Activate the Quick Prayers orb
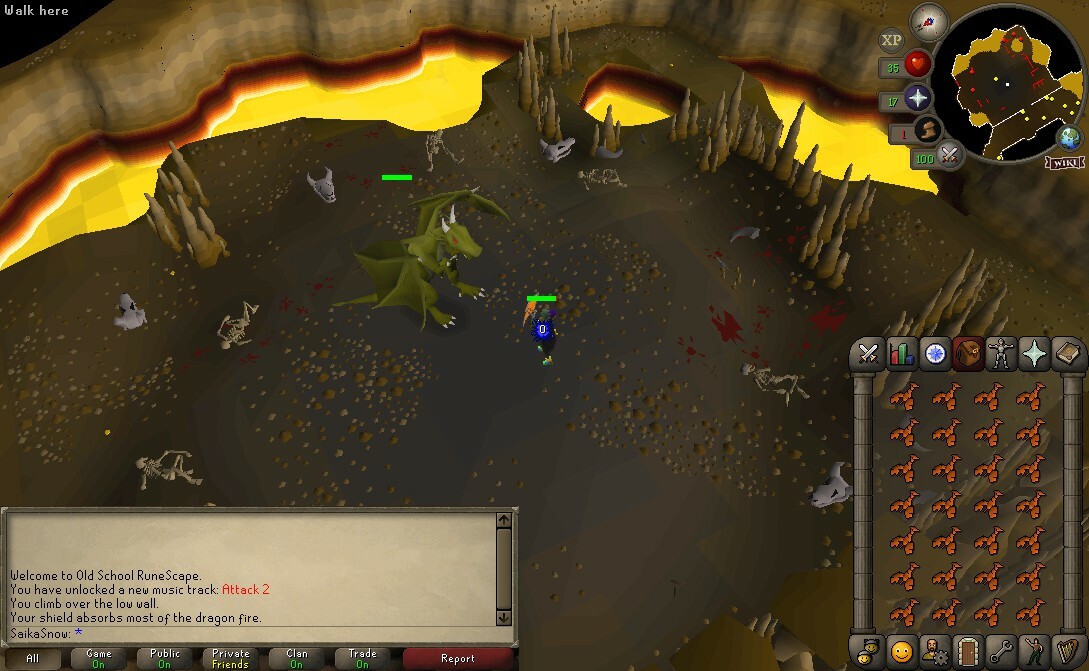The height and width of the screenshot is (671, 1089). pos(917,98)
